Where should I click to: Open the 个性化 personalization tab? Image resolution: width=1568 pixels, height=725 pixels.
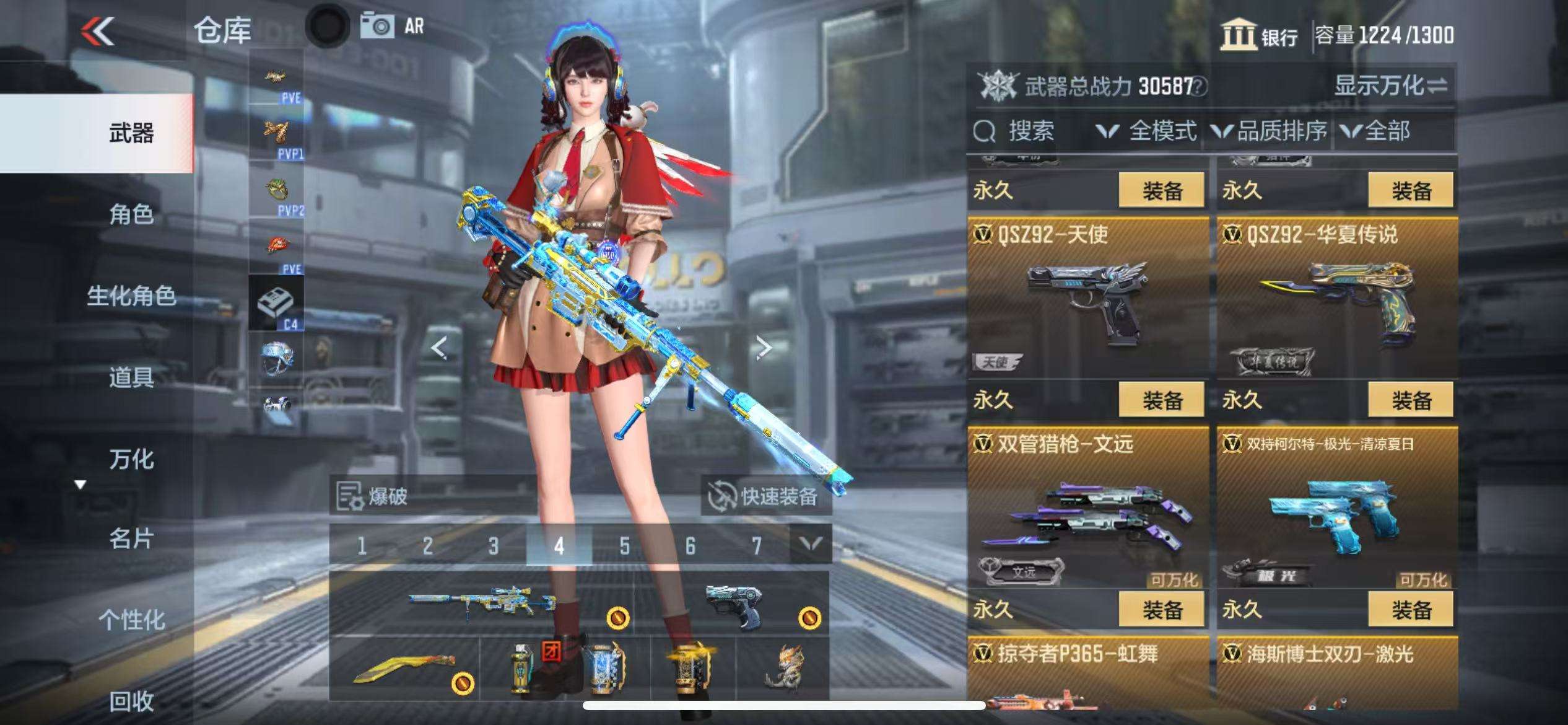click(x=131, y=620)
